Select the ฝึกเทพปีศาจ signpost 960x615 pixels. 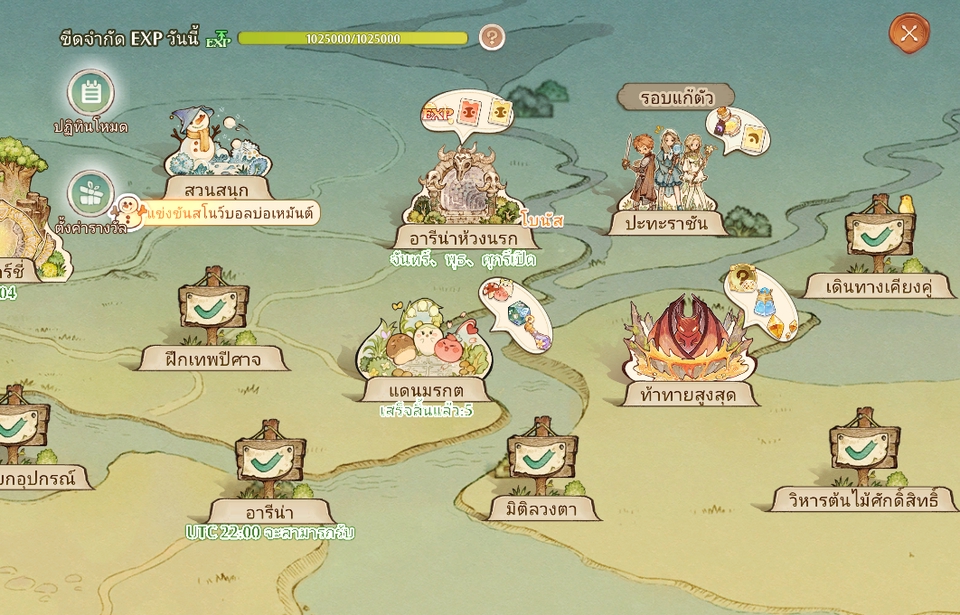click(x=213, y=312)
